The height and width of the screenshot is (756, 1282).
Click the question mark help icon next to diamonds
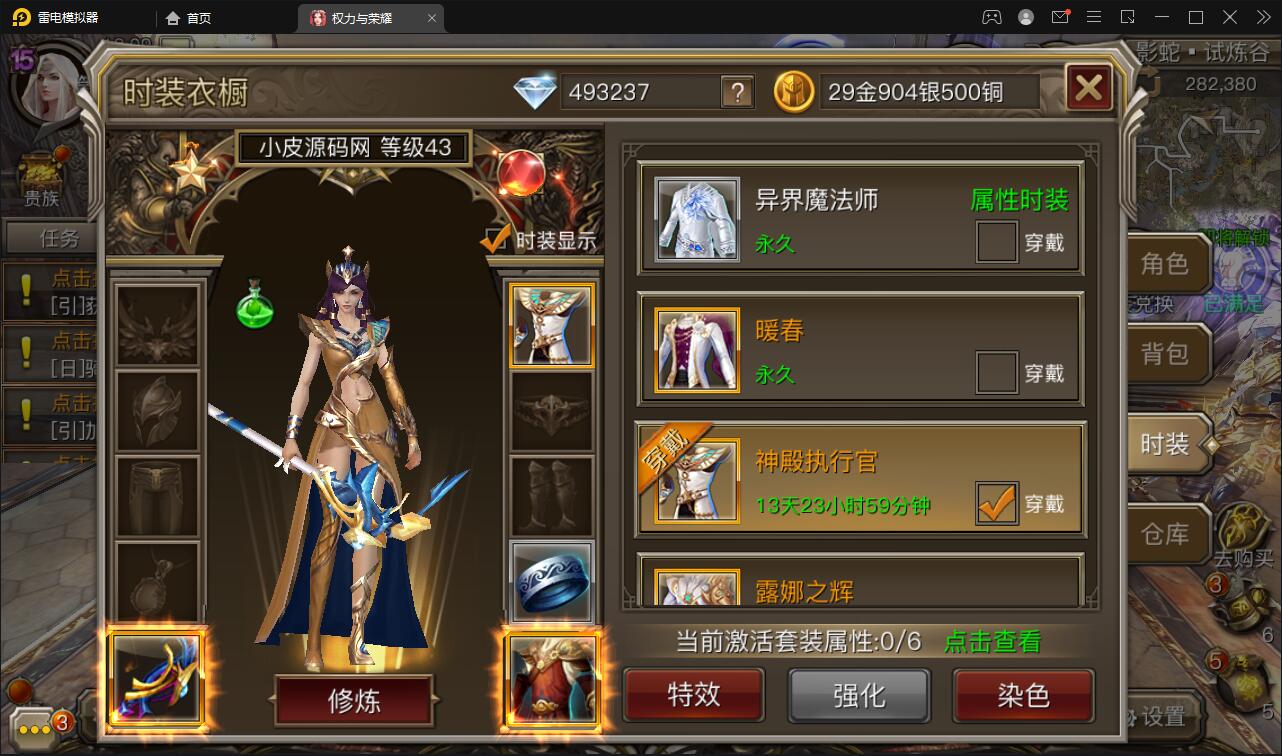coord(740,92)
